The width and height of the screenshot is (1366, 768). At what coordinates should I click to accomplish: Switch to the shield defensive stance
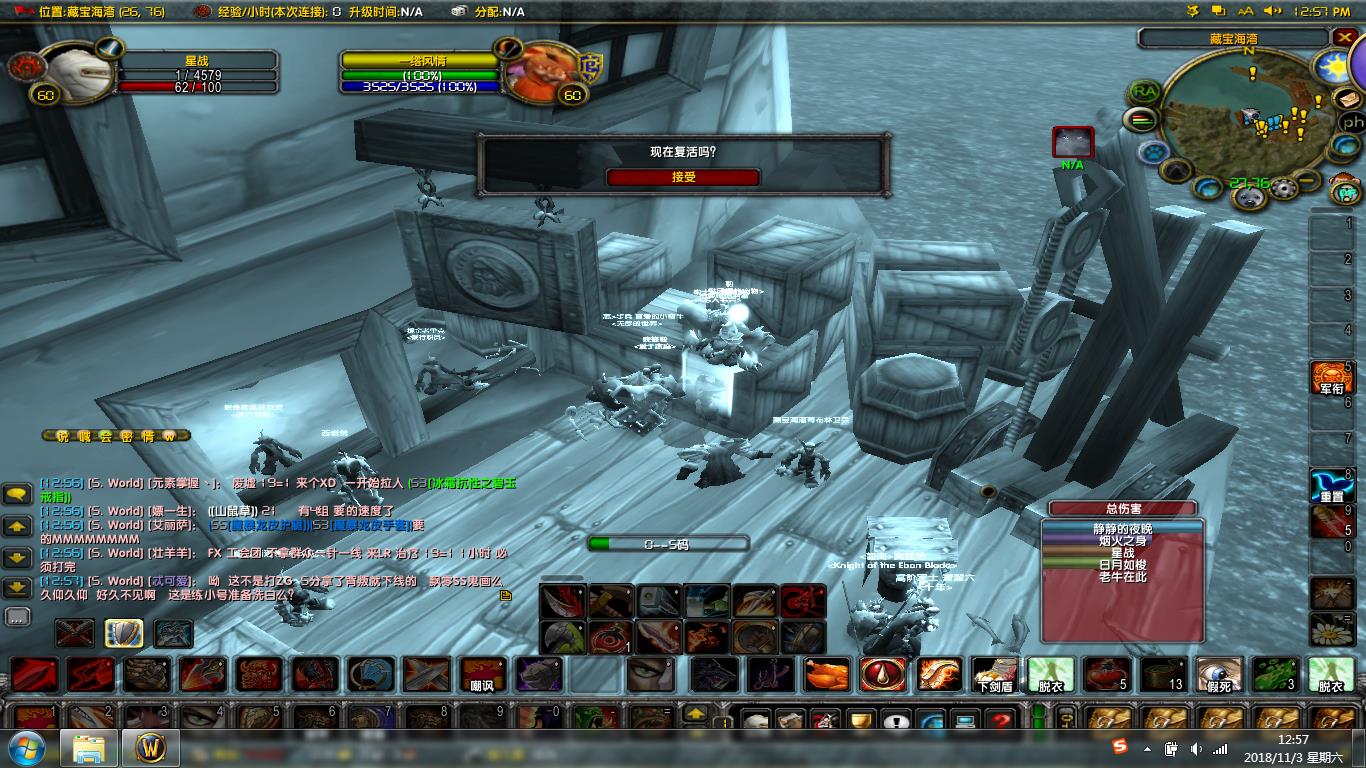(124, 633)
